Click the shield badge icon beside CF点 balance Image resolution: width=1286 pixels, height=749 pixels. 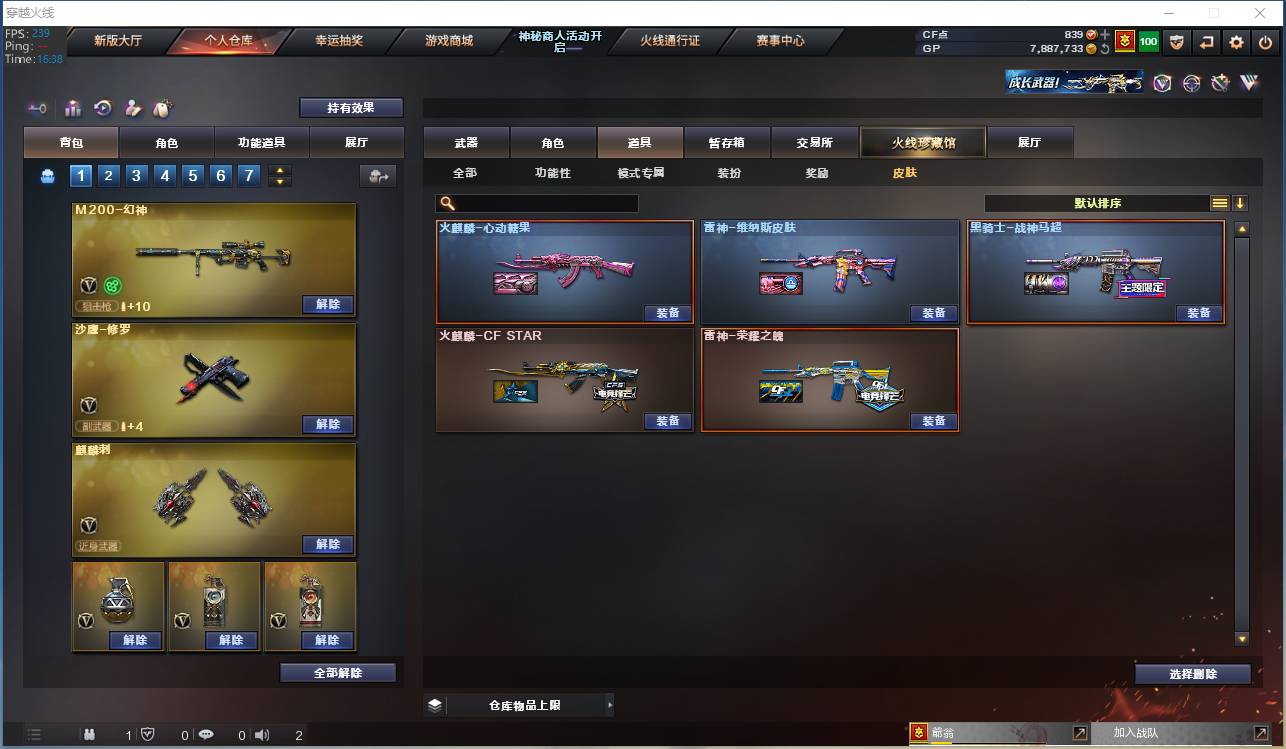(1178, 42)
